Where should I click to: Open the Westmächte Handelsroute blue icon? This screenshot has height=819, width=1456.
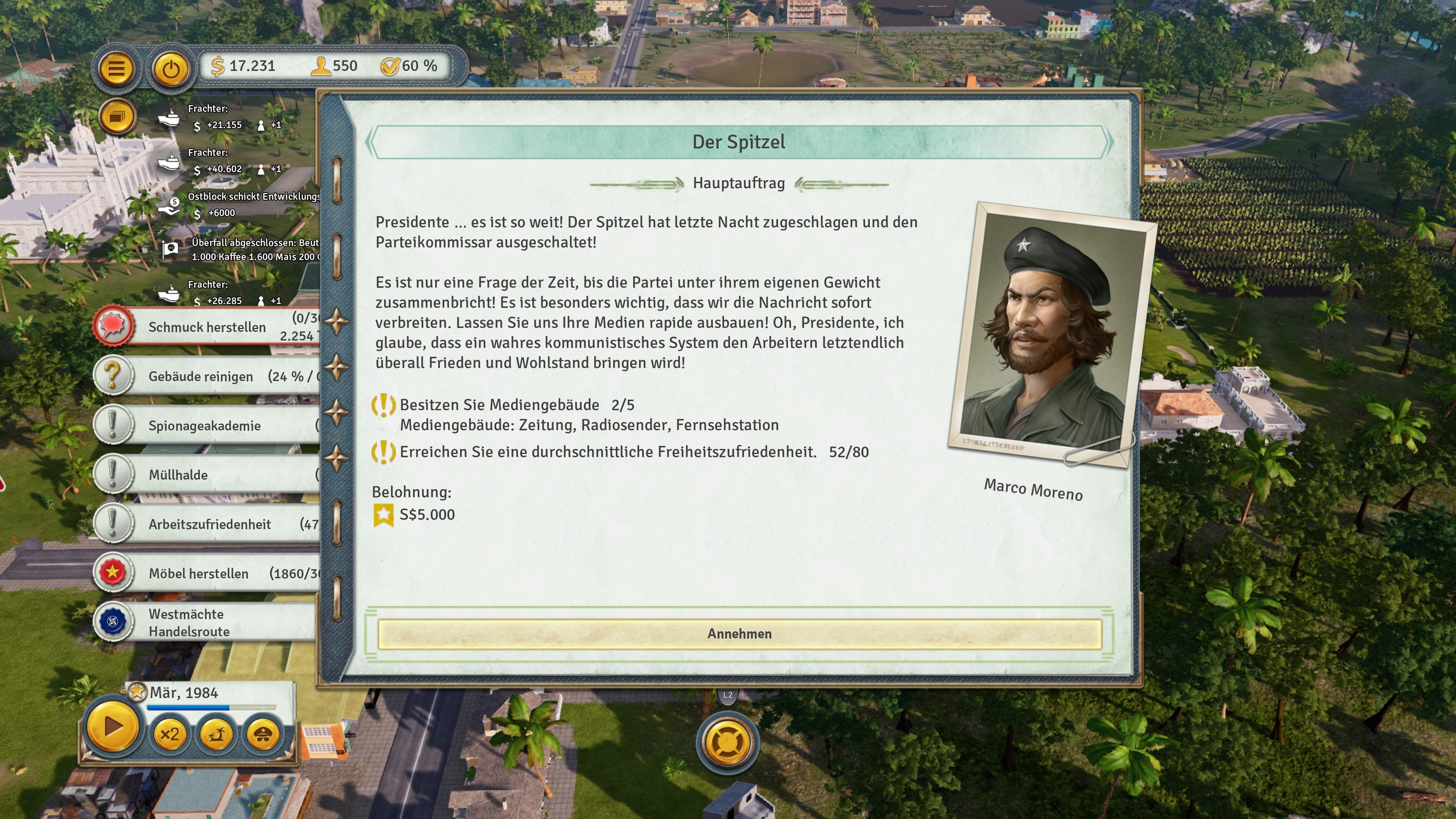pos(114,622)
